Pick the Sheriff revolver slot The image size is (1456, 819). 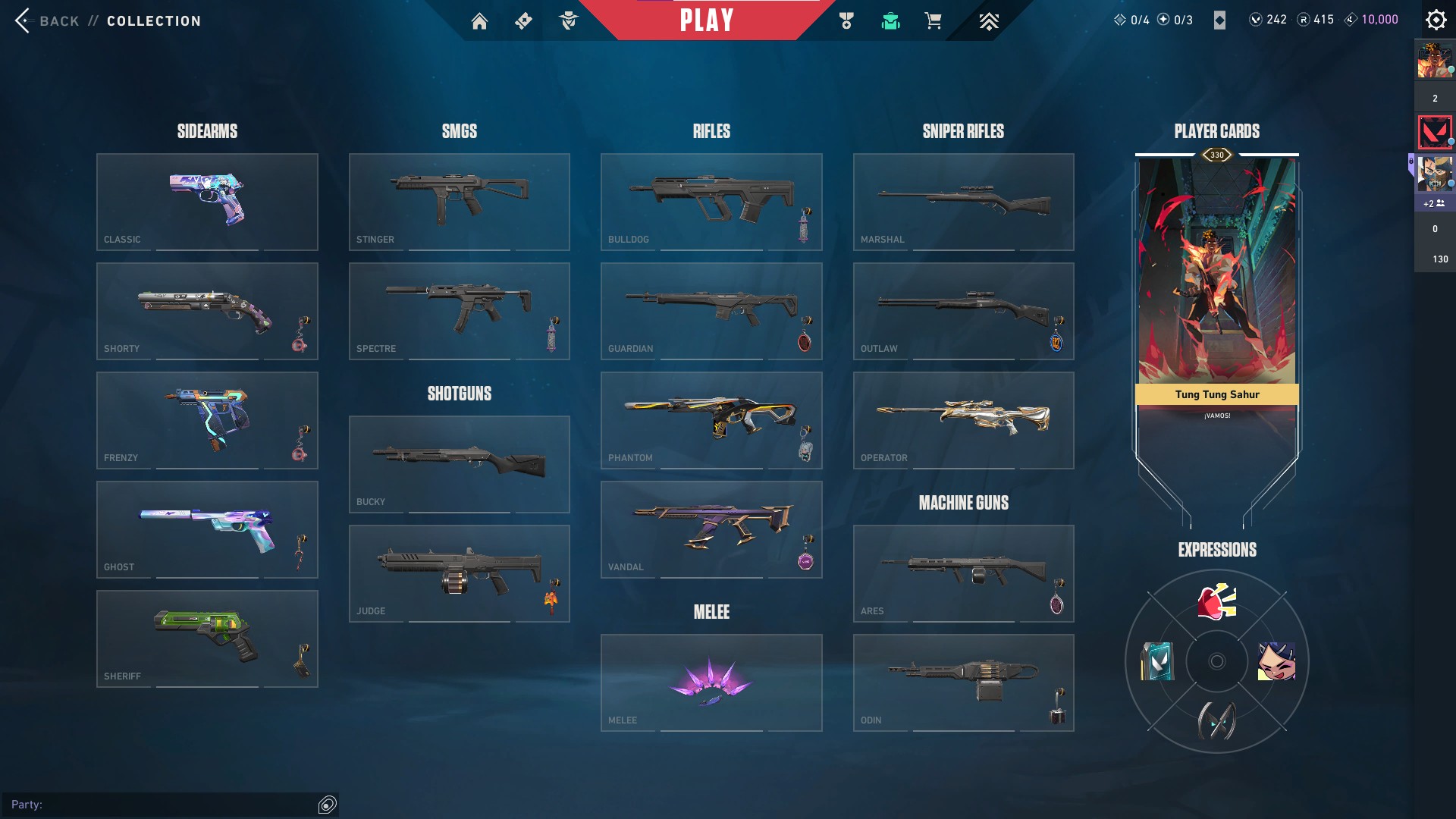tap(207, 639)
